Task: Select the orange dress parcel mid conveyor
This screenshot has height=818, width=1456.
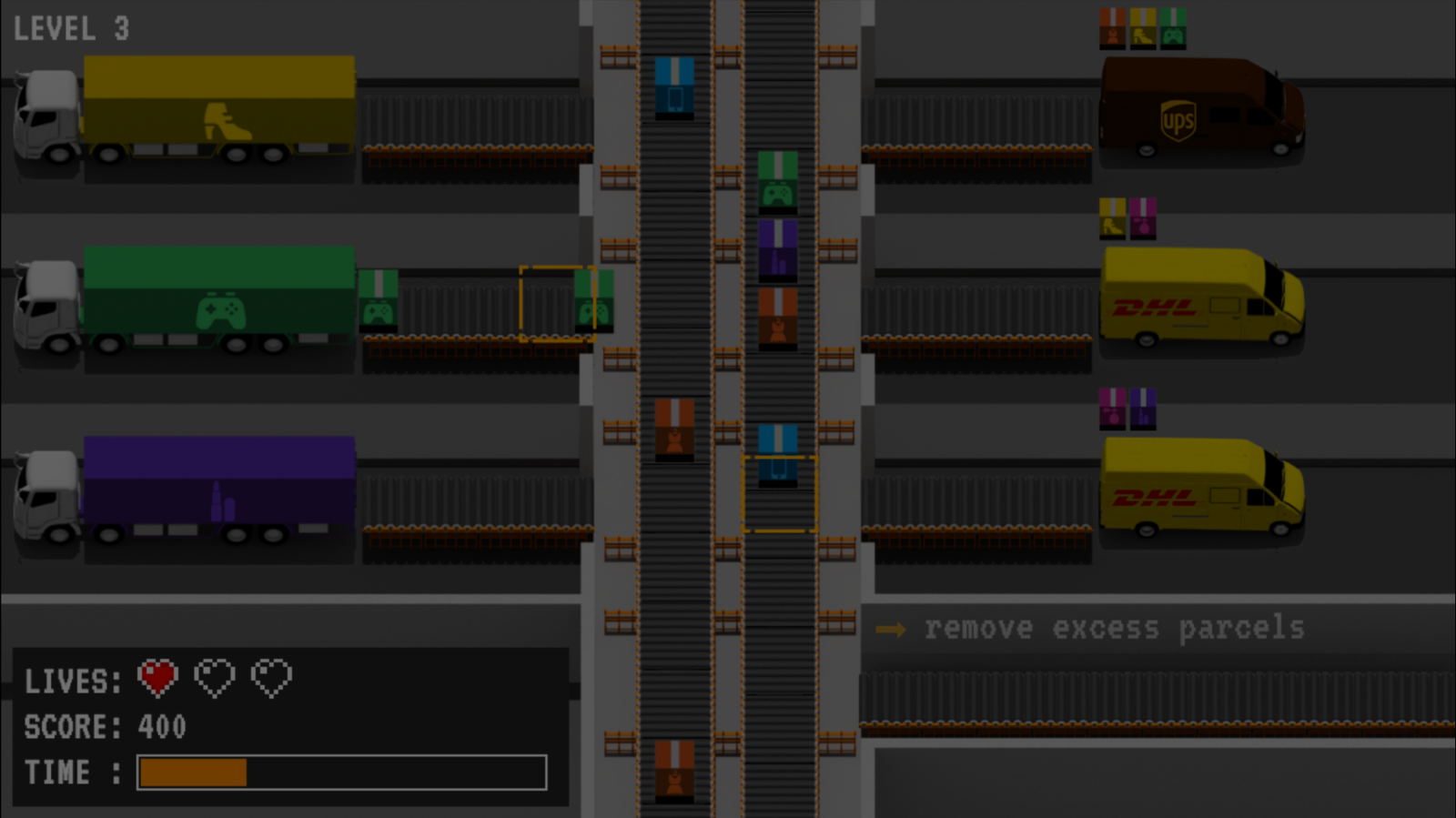Action: 778,318
